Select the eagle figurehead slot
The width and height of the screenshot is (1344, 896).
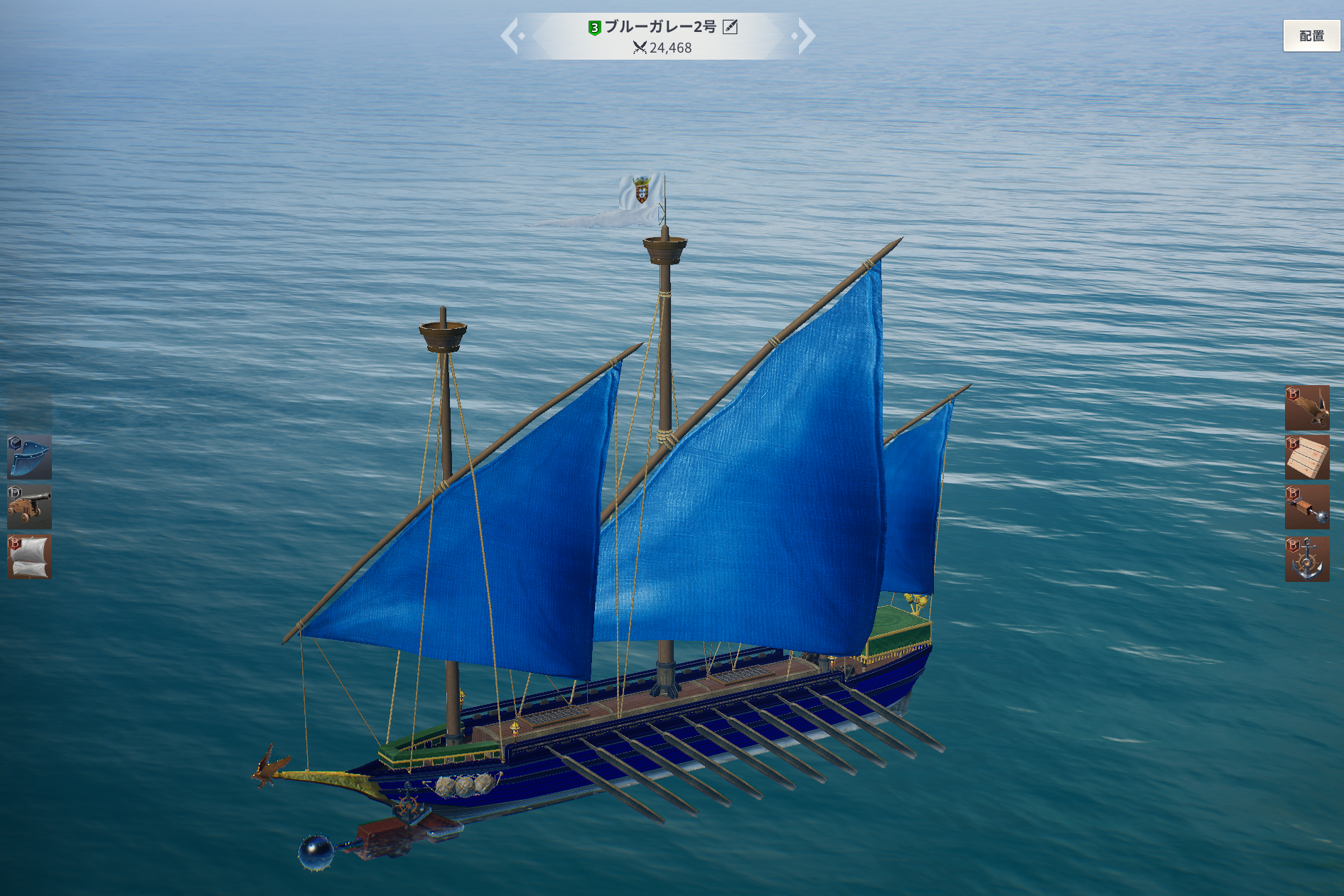point(1306,408)
